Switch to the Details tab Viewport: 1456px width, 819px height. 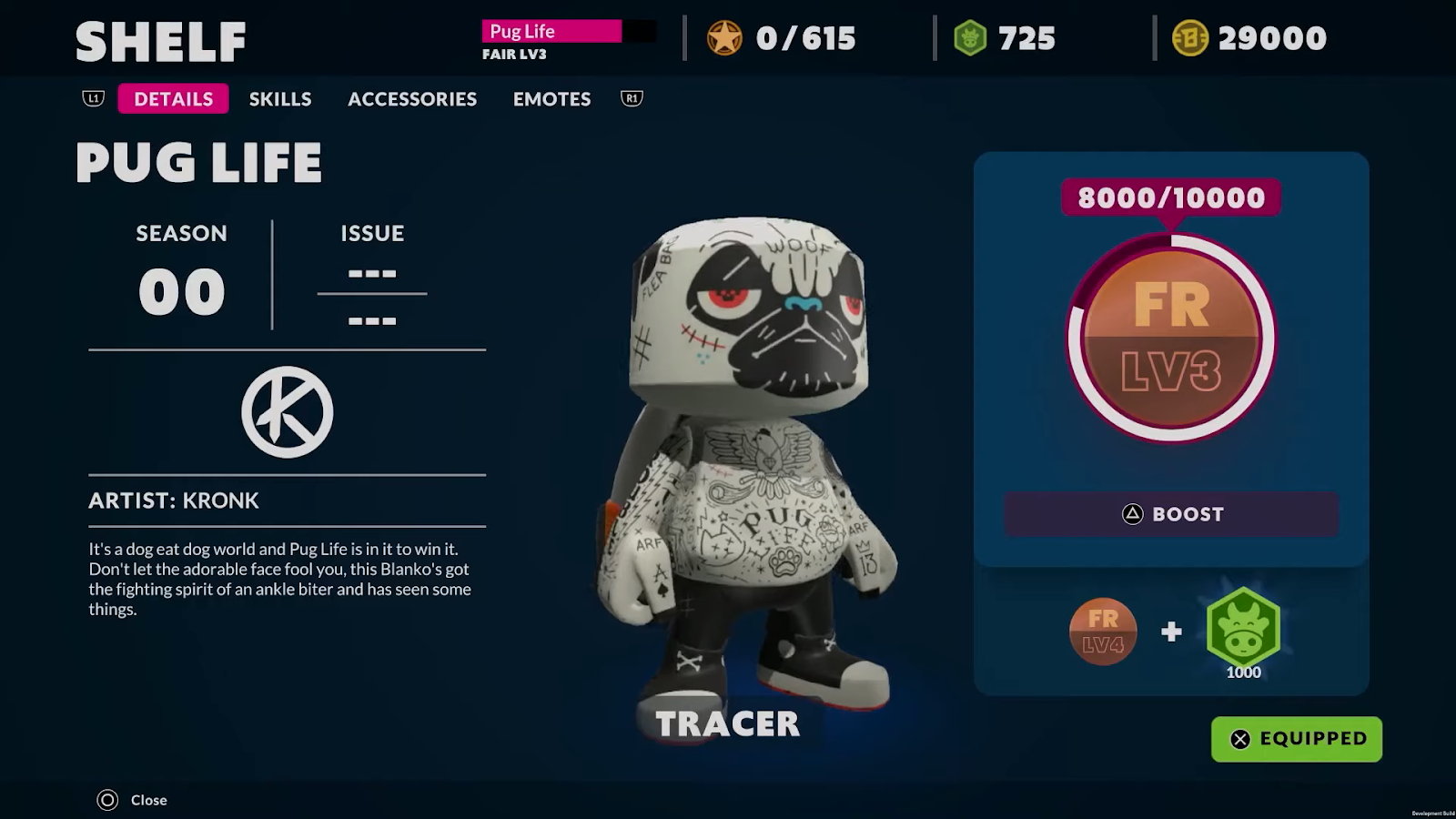pyautogui.click(x=173, y=99)
